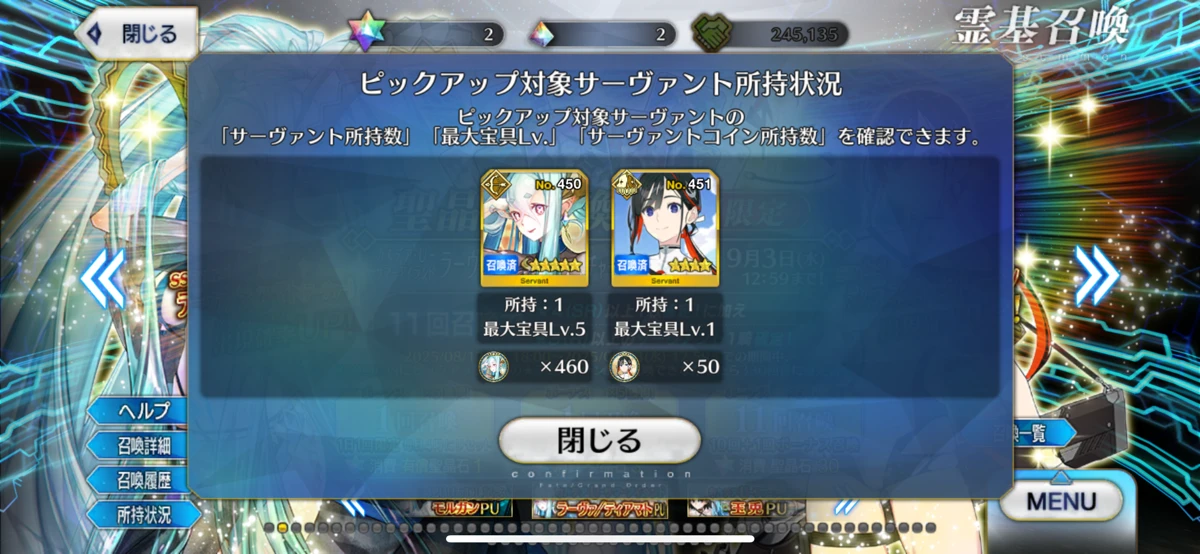The width and height of the screenshot is (1200, 554).
Task: Switch to the previous summon banner
Action: coord(104,276)
